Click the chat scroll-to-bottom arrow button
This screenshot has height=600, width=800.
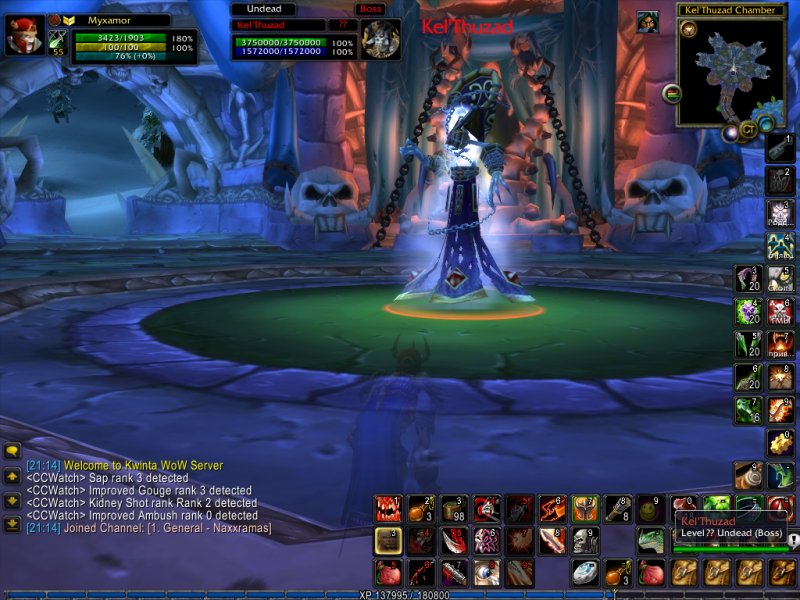click(12, 524)
